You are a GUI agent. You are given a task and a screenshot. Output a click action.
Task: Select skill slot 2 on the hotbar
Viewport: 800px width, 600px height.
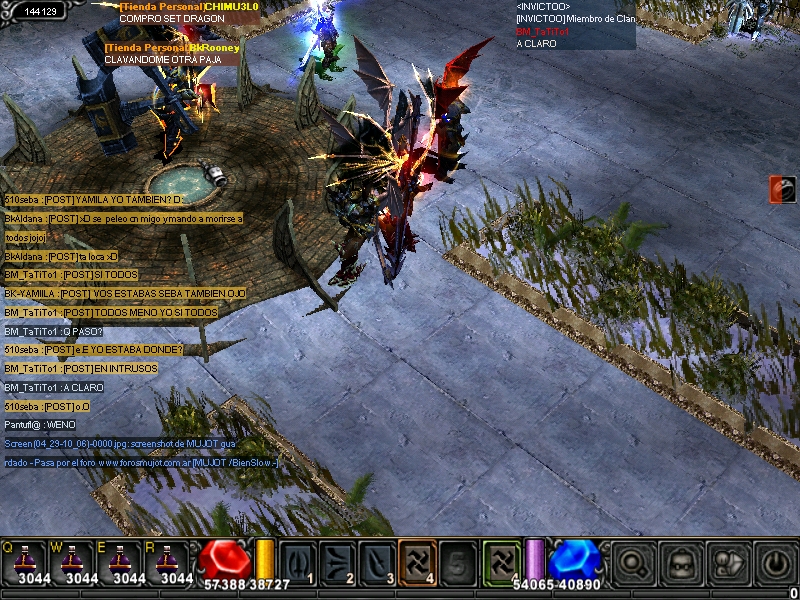(x=338, y=562)
